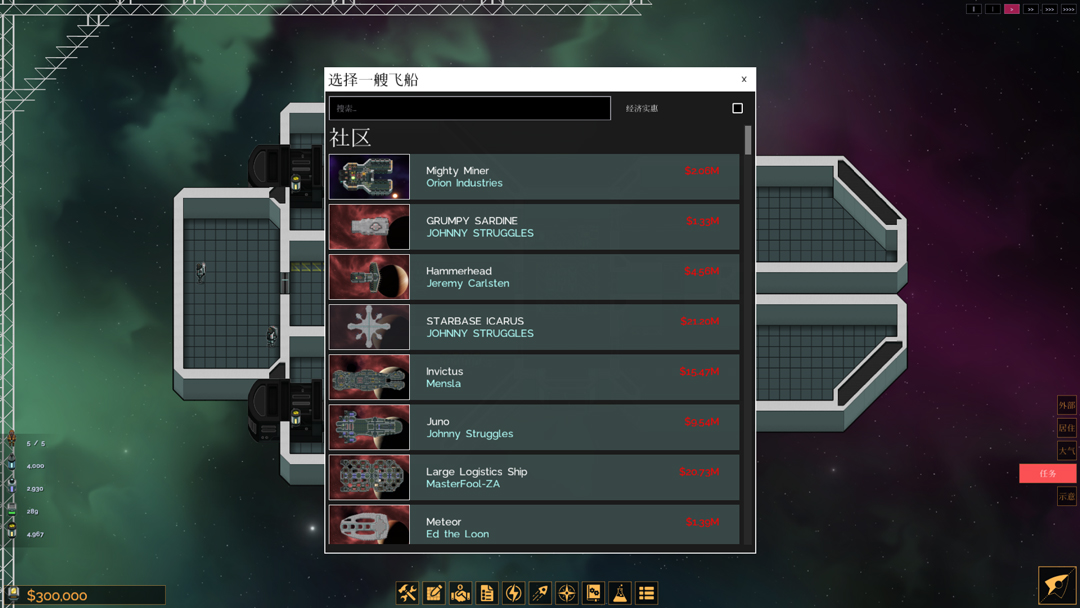1080x608 pixels.
Task: Open the handshake trade icon
Action: coord(460,593)
